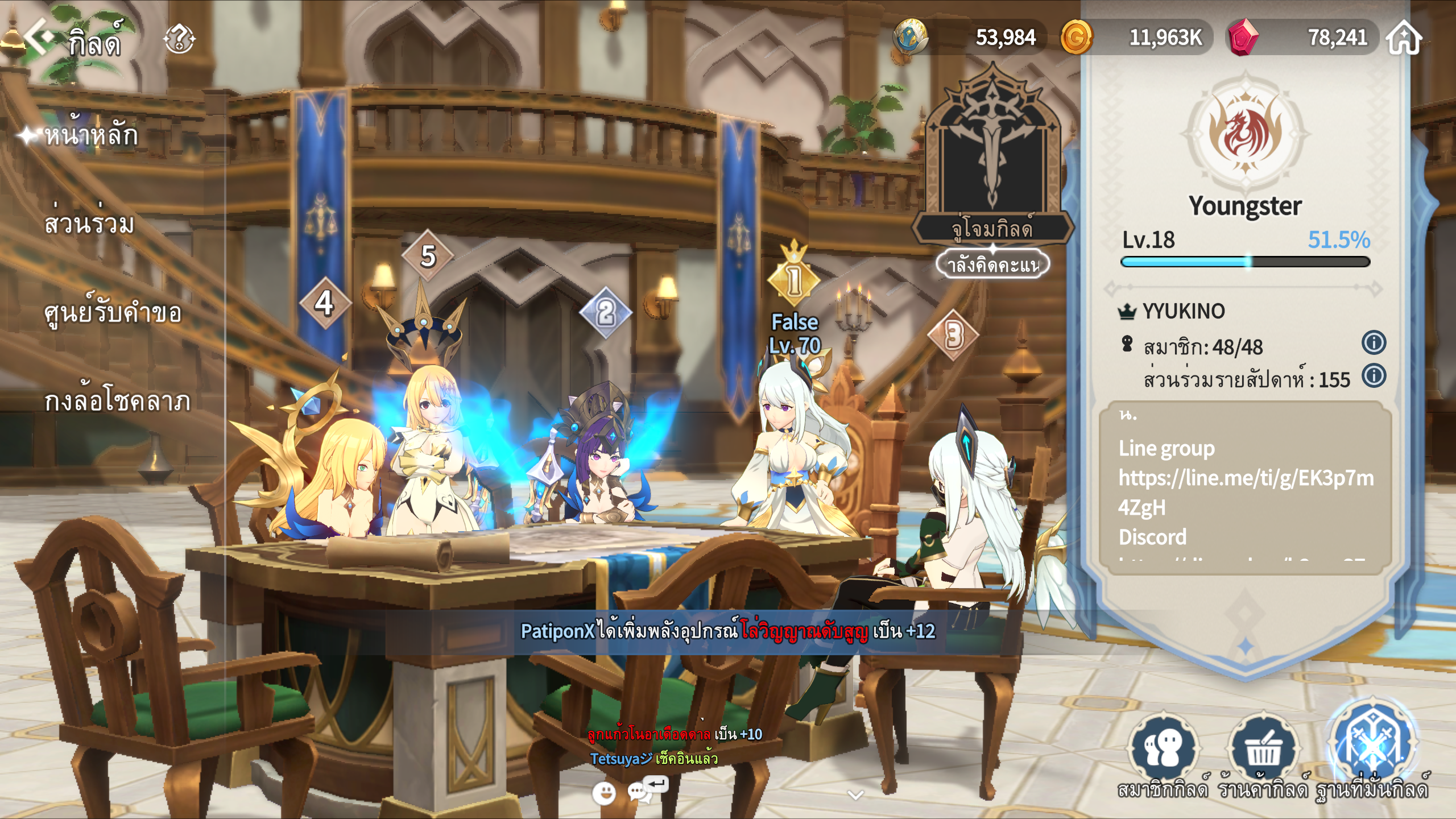Show weekly contribution info icon

coord(1374,376)
